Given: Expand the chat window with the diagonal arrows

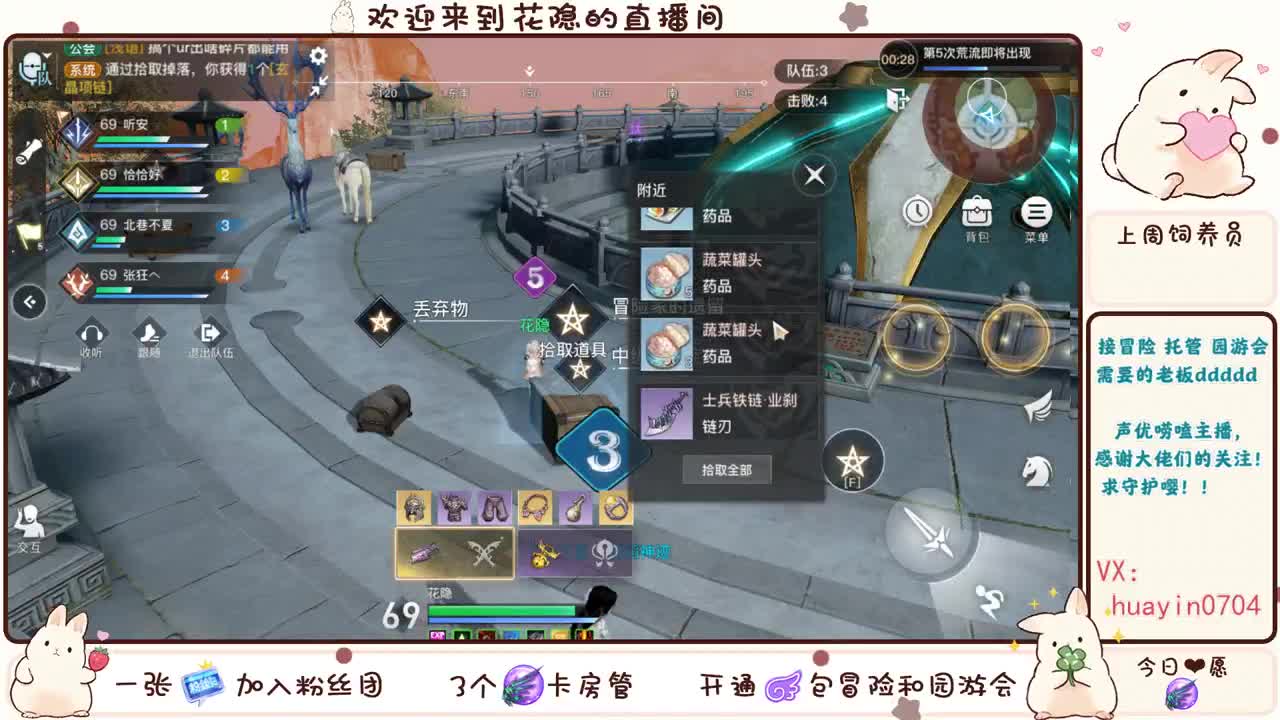Looking at the screenshot, I should (318, 88).
